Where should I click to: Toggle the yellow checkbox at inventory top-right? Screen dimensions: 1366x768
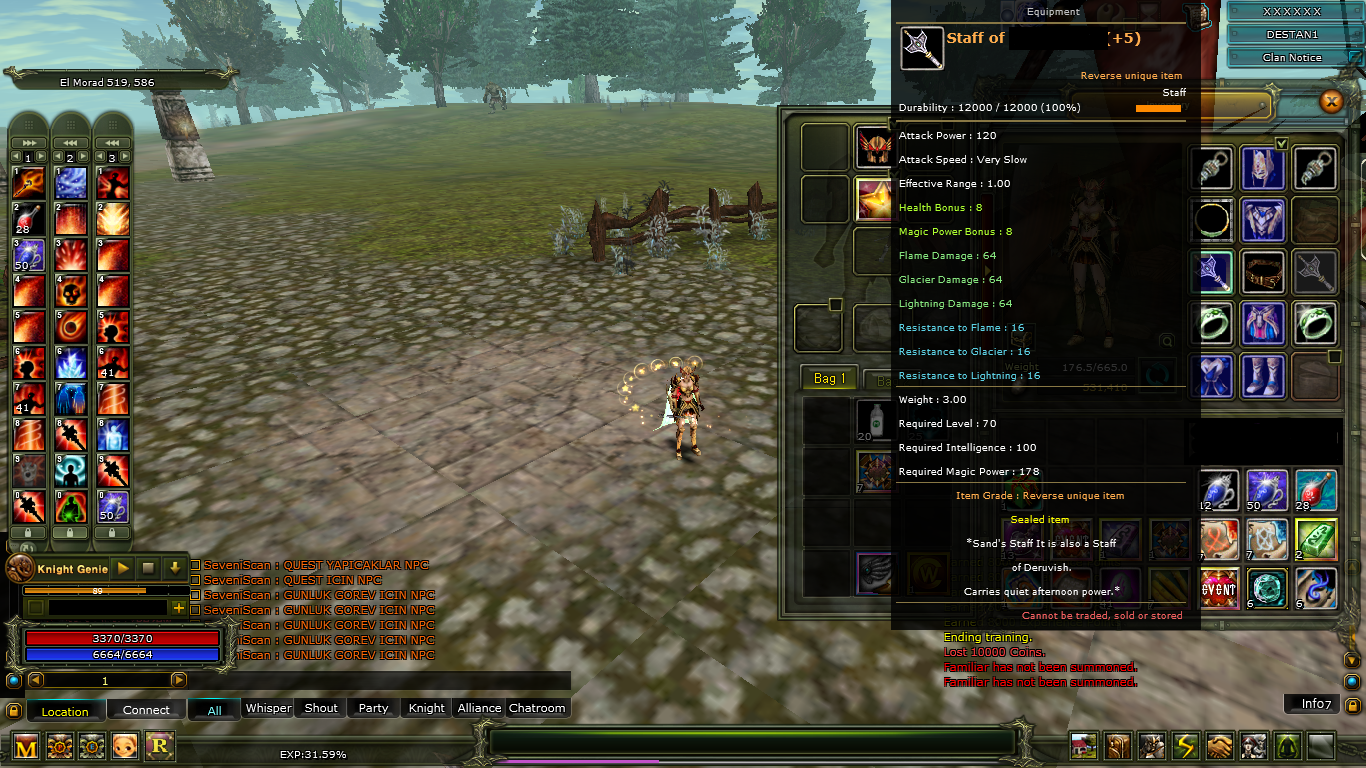[x=1282, y=143]
